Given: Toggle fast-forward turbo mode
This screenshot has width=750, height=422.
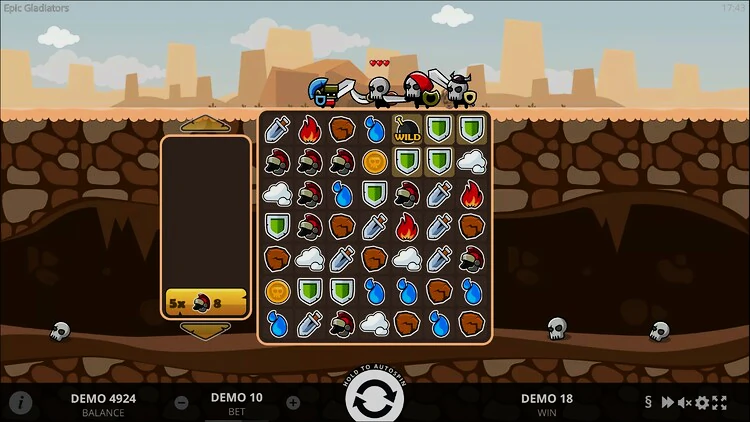Looking at the screenshot, I should click(x=667, y=403).
